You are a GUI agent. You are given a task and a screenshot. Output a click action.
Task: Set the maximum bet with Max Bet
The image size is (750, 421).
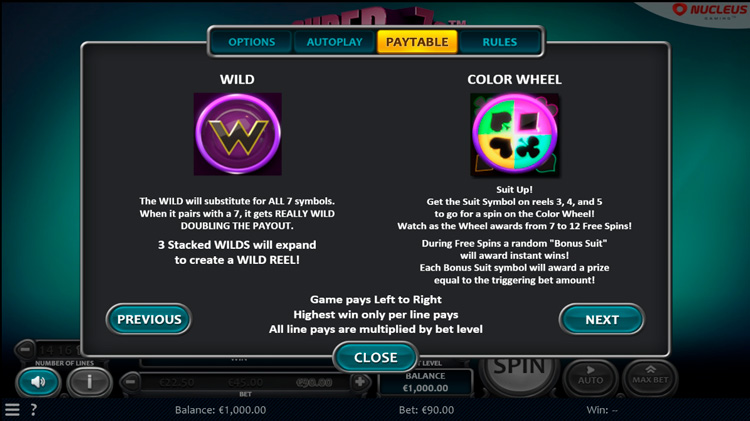point(650,375)
